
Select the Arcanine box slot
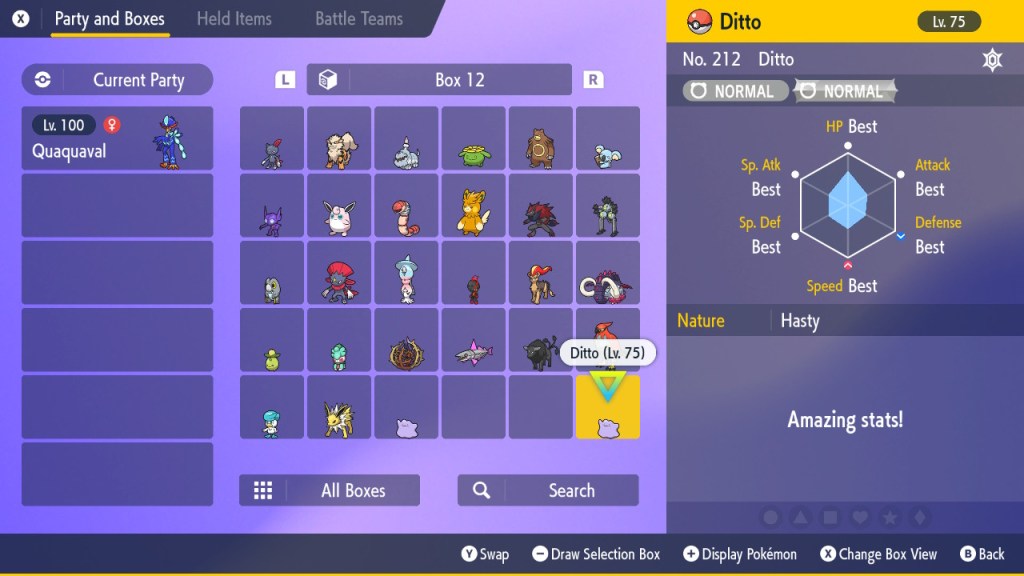[339, 139]
